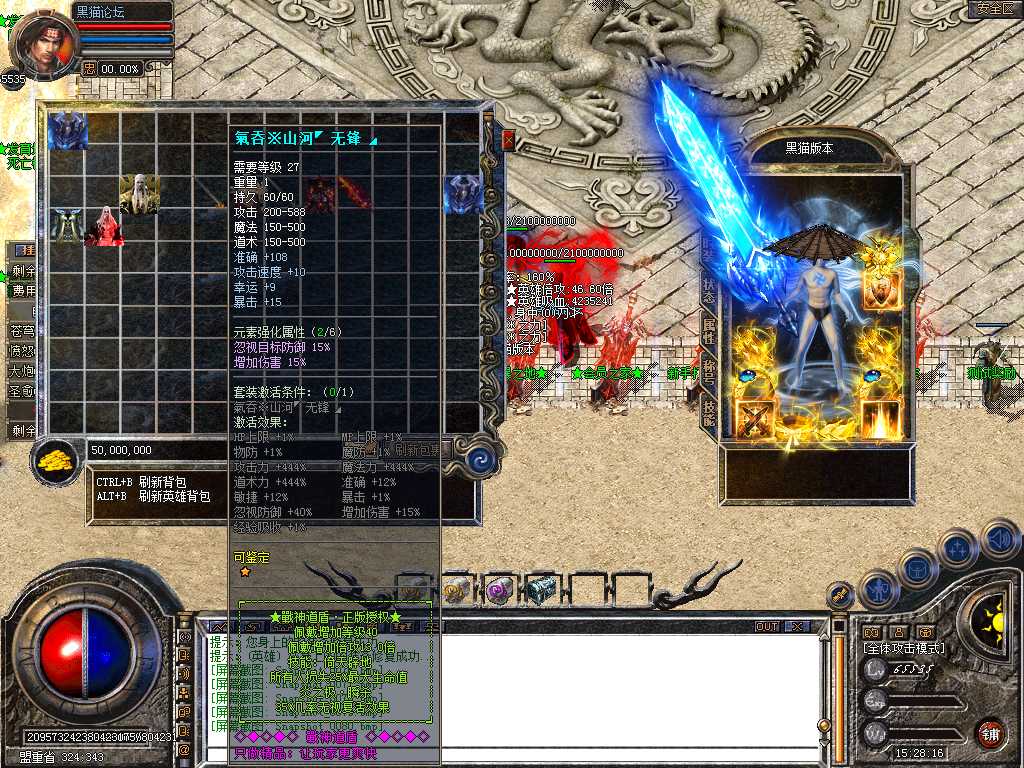Click the OUT button above chat box
Image resolution: width=1024 pixels, height=768 pixels.
767,626
